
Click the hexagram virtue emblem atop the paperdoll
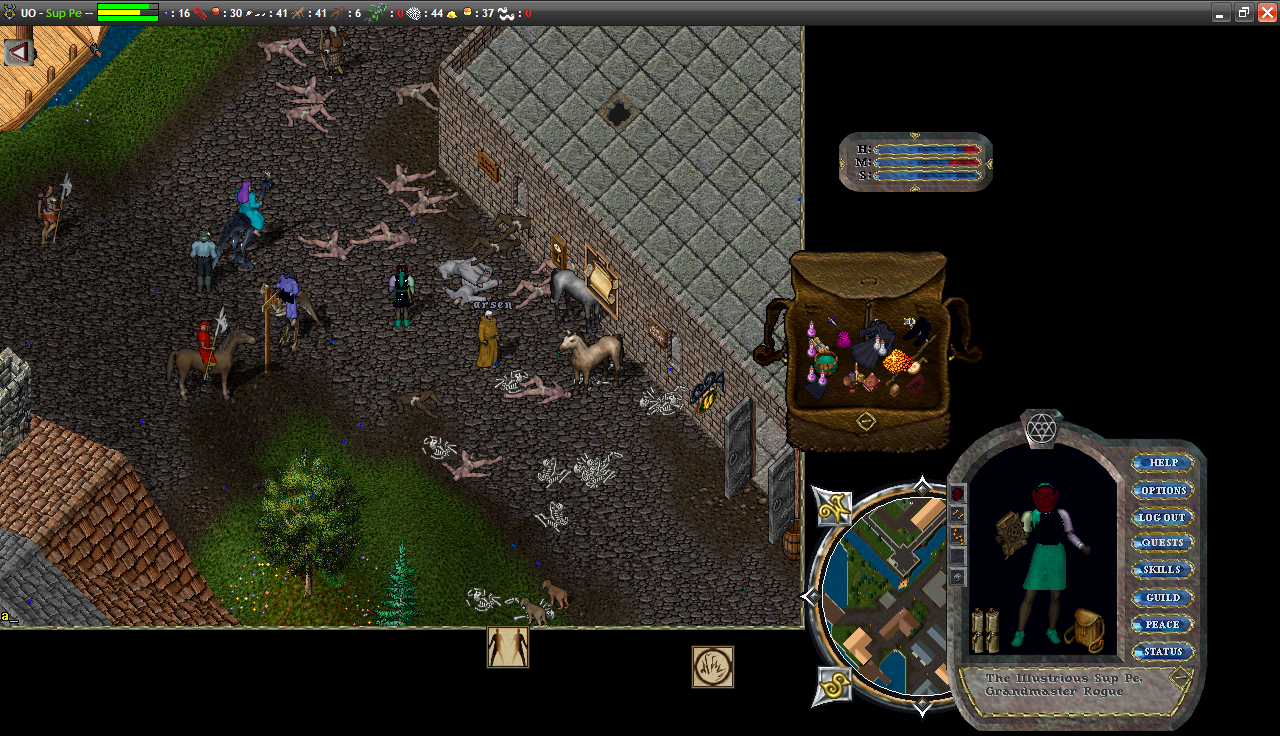(1040, 429)
